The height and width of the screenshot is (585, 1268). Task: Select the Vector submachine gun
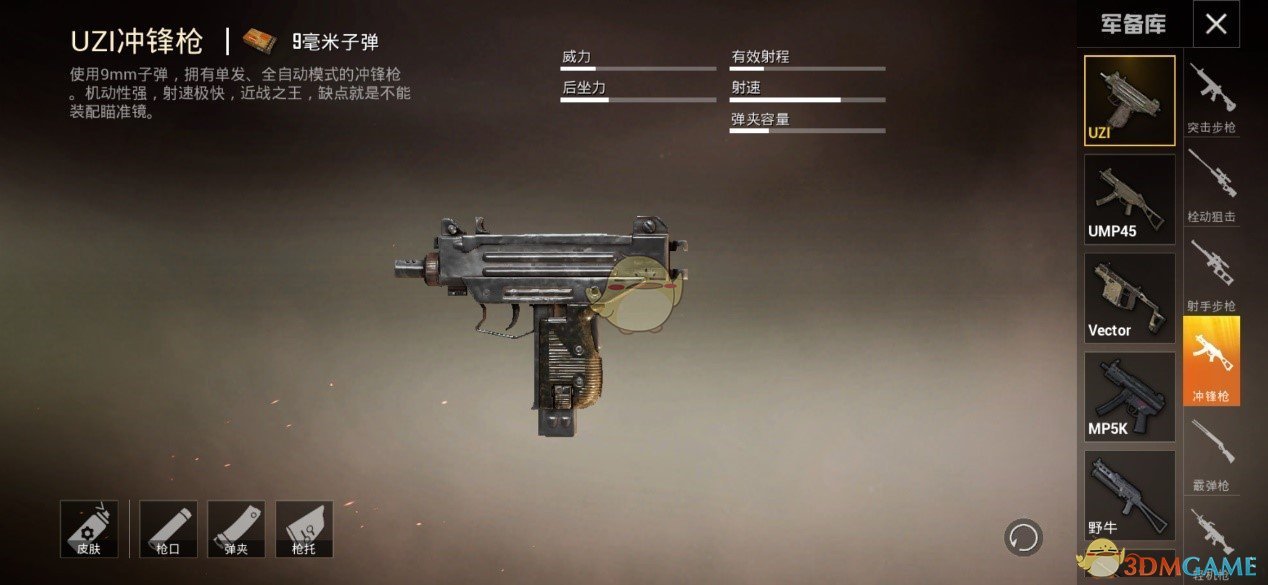point(1130,298)
